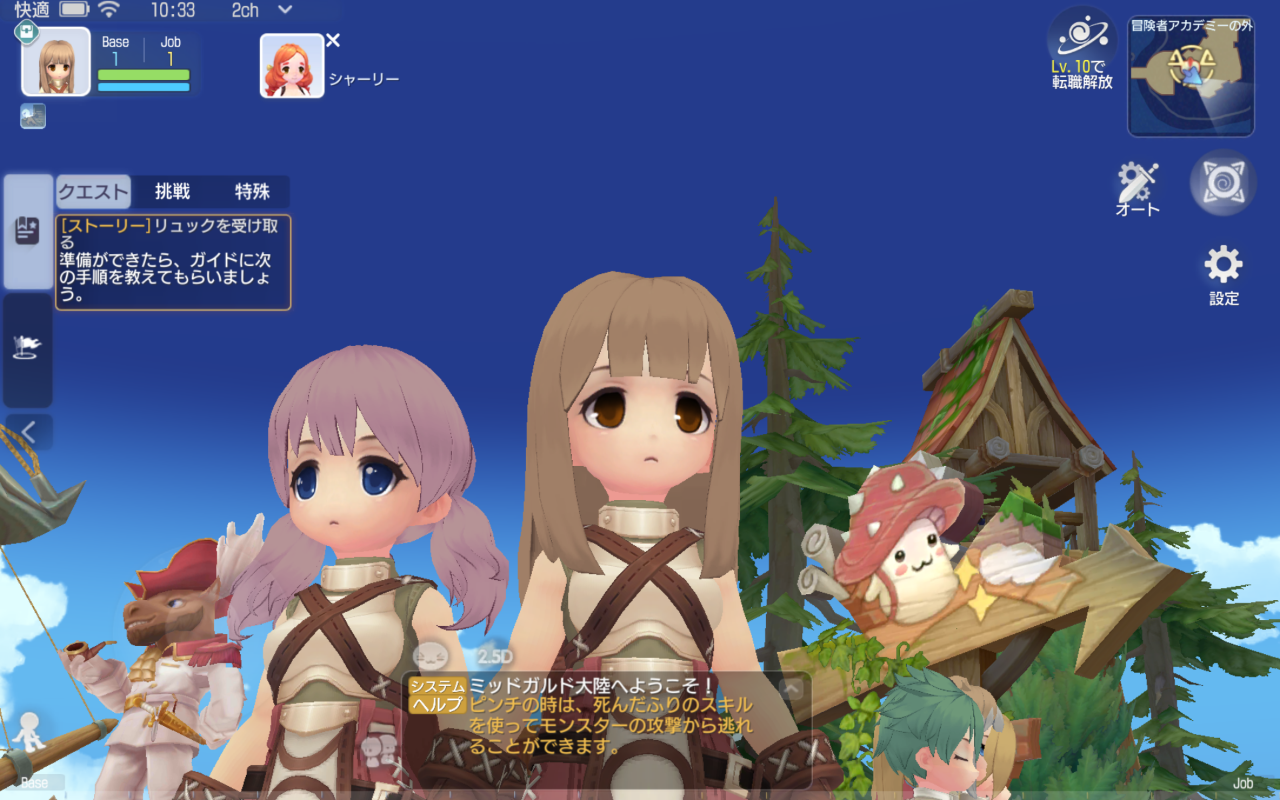This screenshot has height=800, width=1280.
Task: Close the シャーリー target with the X
Action: coord(333,40)
